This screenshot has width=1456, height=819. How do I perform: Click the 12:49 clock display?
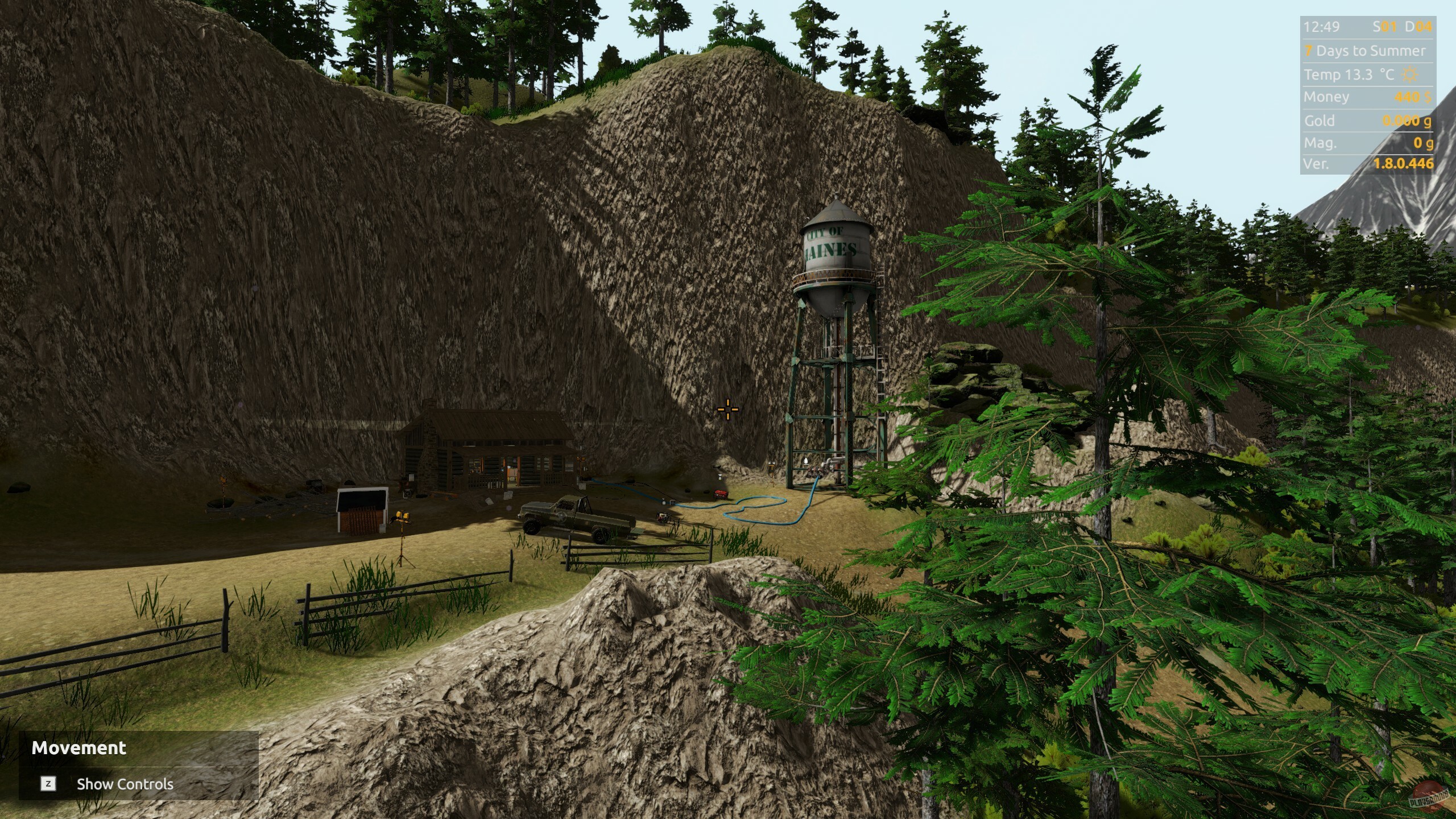pyautogui.click(x=1322, y=27)
